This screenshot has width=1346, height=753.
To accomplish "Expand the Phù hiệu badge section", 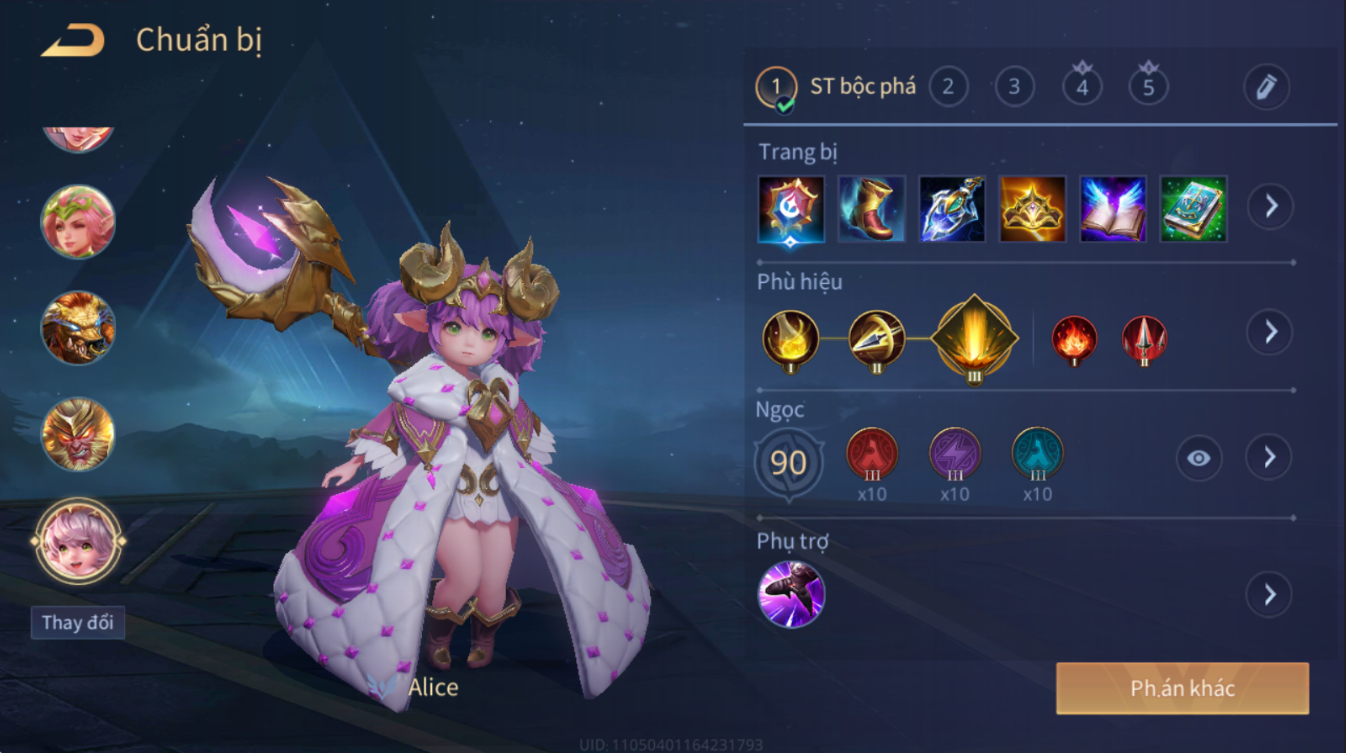I will 1270,332.
